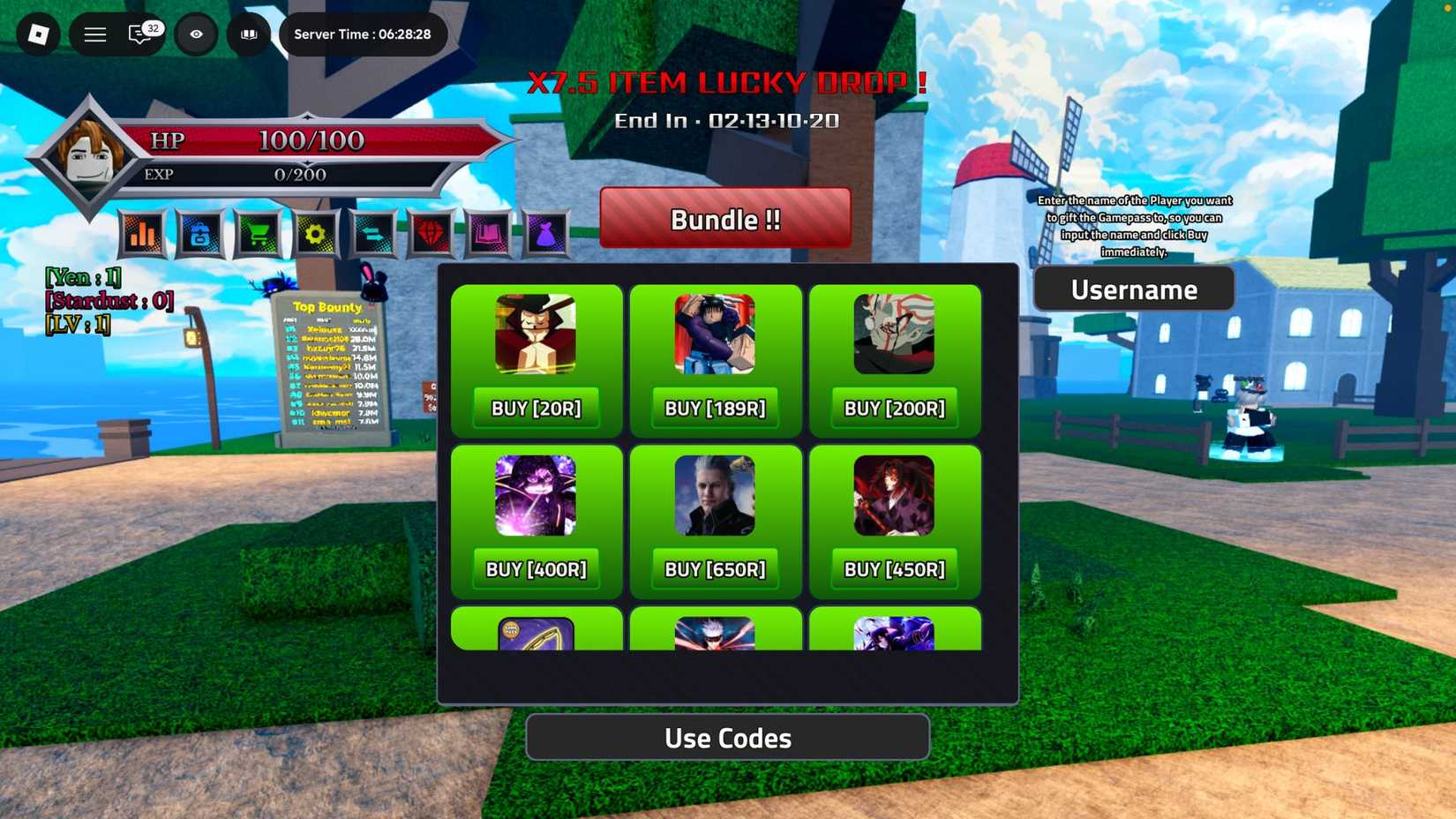Open the red gem premium shop
1456x819 pixels.
[x=431, y=233]
